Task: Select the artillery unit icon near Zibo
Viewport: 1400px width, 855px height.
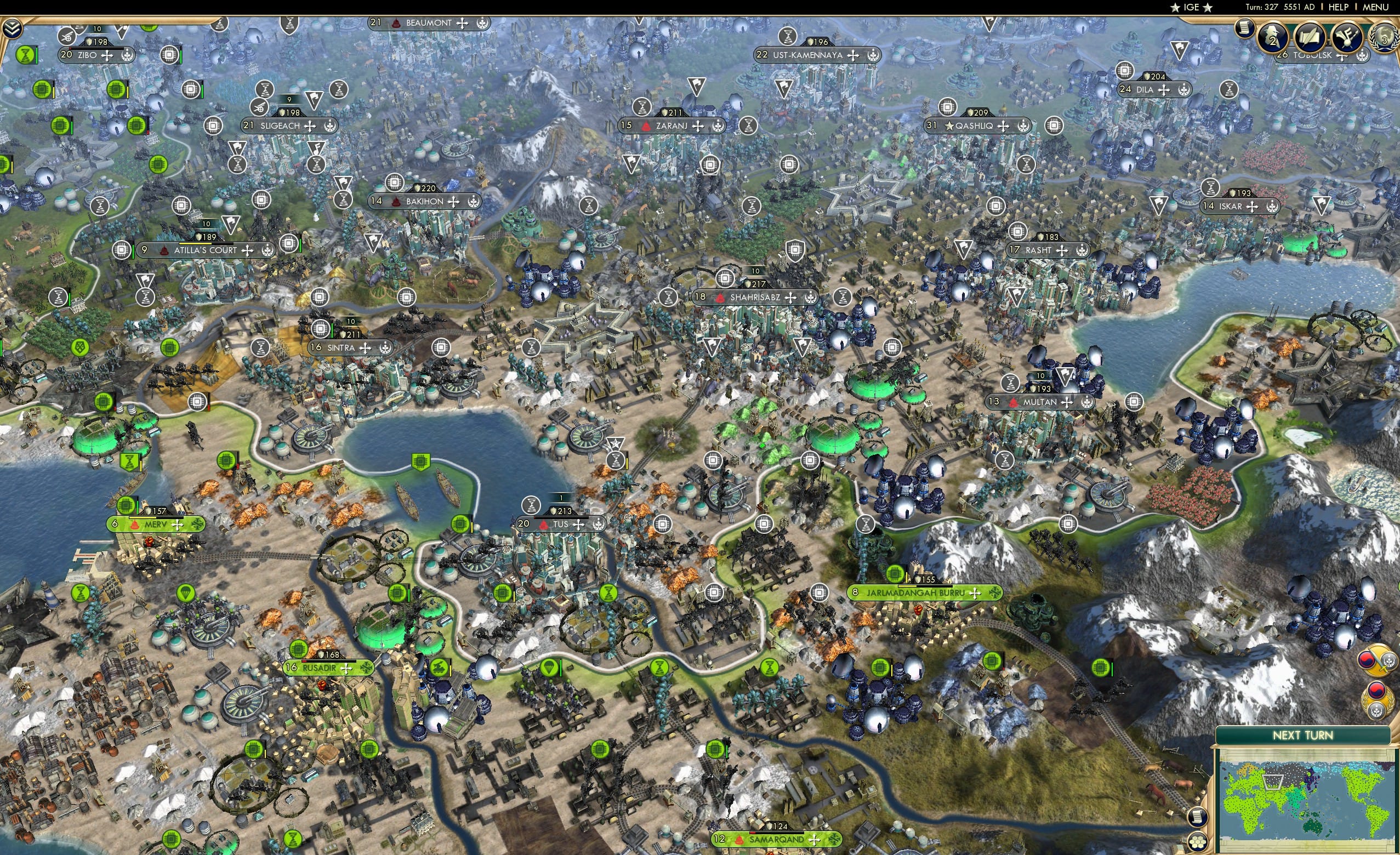Action: click(x=67, y=36)
